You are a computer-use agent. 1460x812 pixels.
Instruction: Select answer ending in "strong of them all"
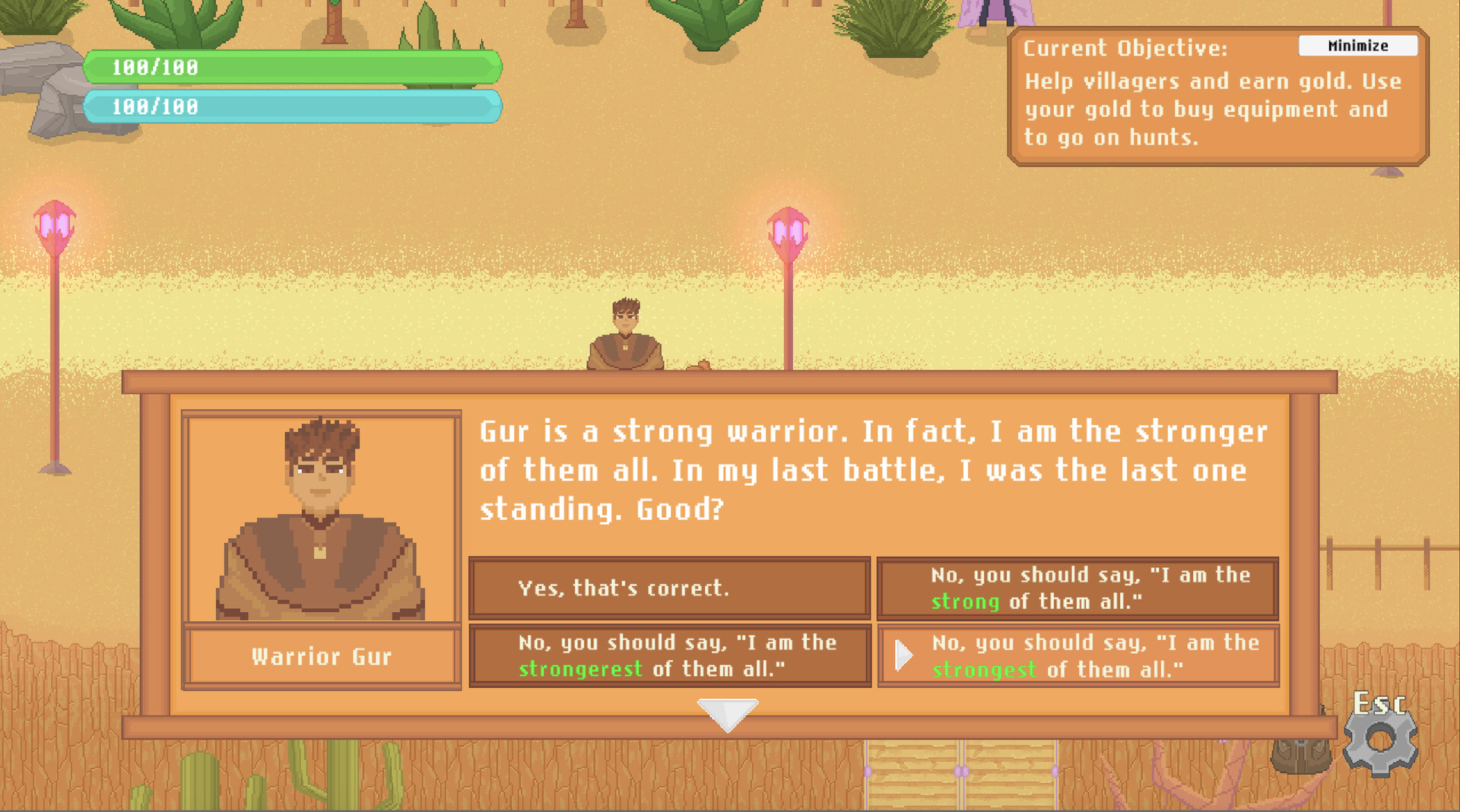pyautogui.click(x=1078, y=587)
